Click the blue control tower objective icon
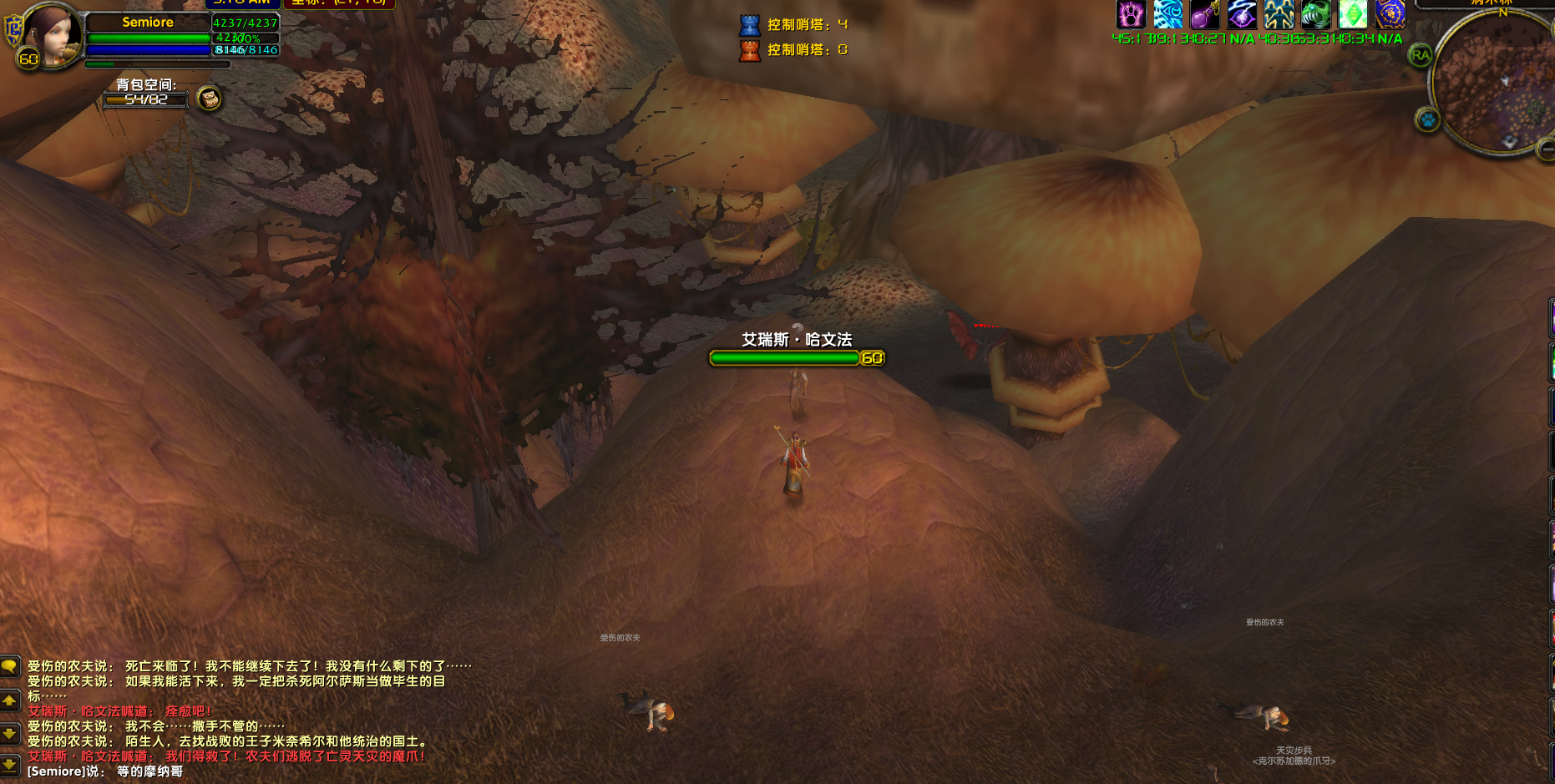 [x=749, y=25]
